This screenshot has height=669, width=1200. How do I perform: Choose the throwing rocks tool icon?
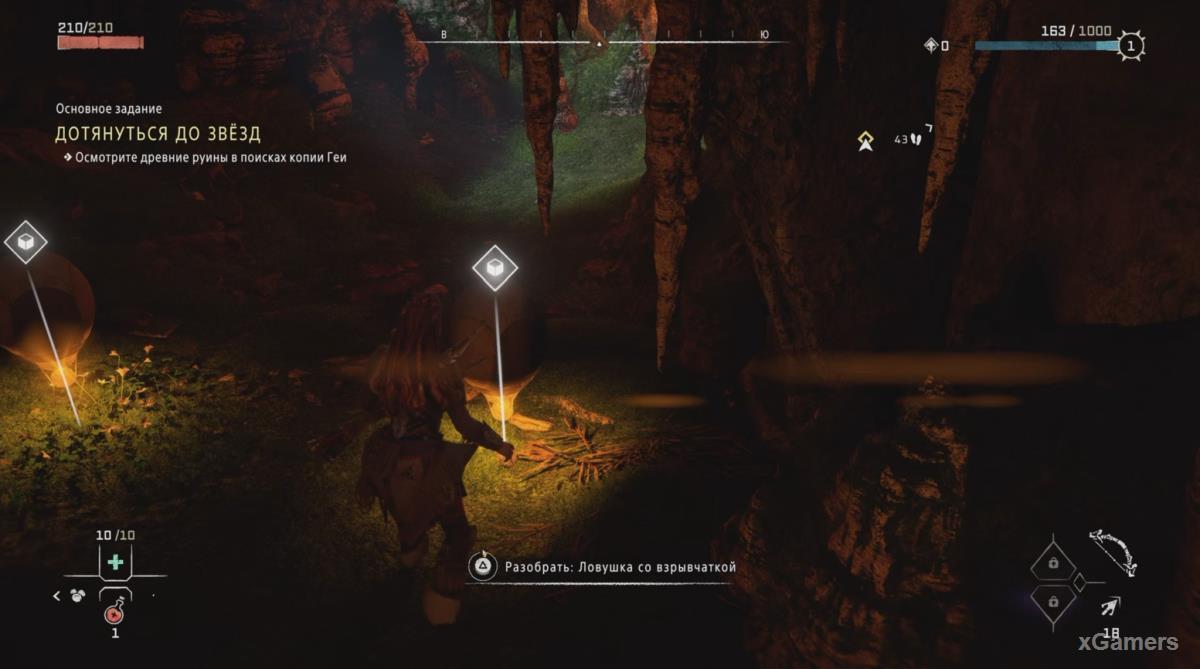(x=78, y=596)
